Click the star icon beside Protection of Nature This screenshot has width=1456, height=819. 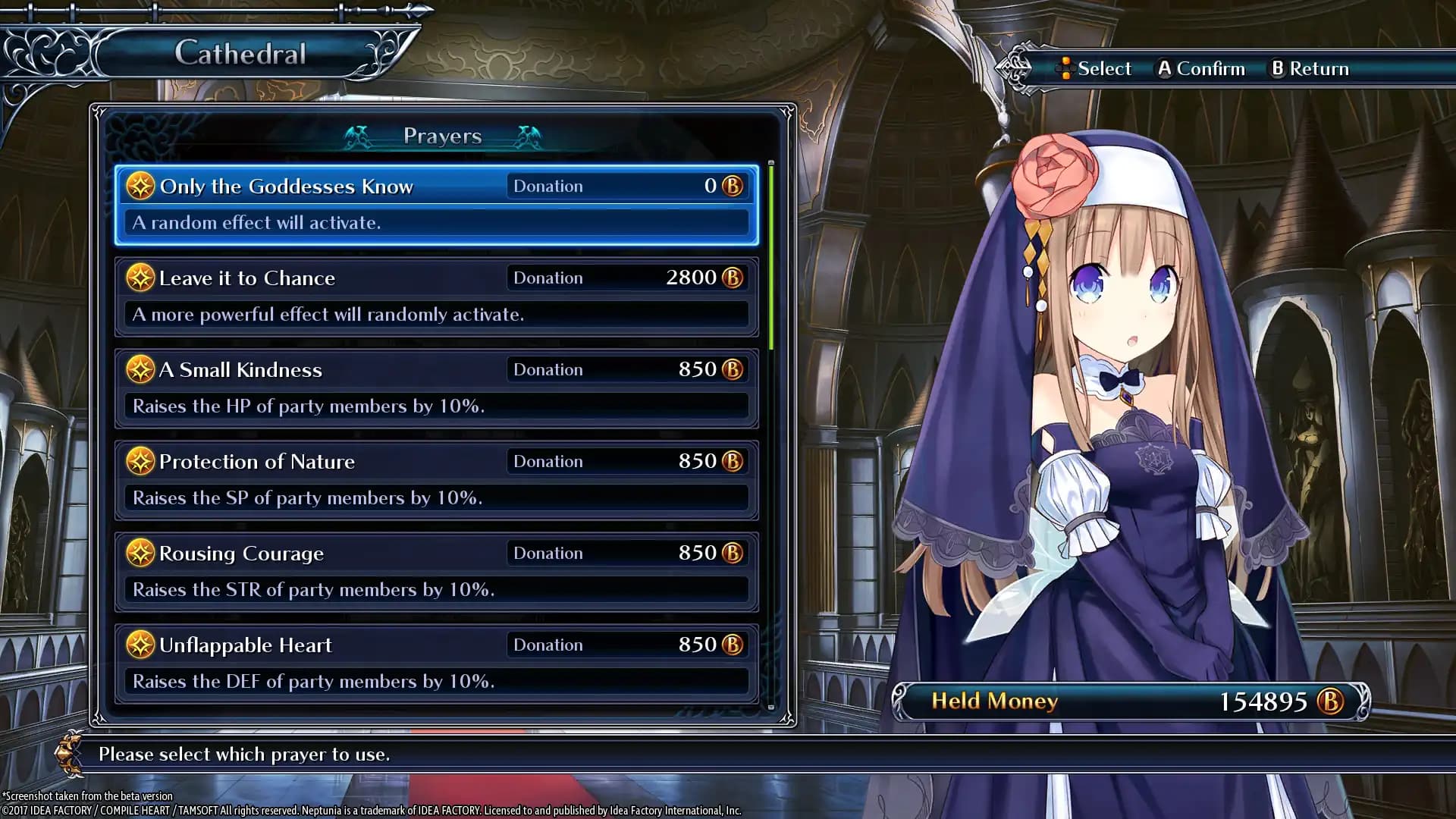[x=141, y=461]
